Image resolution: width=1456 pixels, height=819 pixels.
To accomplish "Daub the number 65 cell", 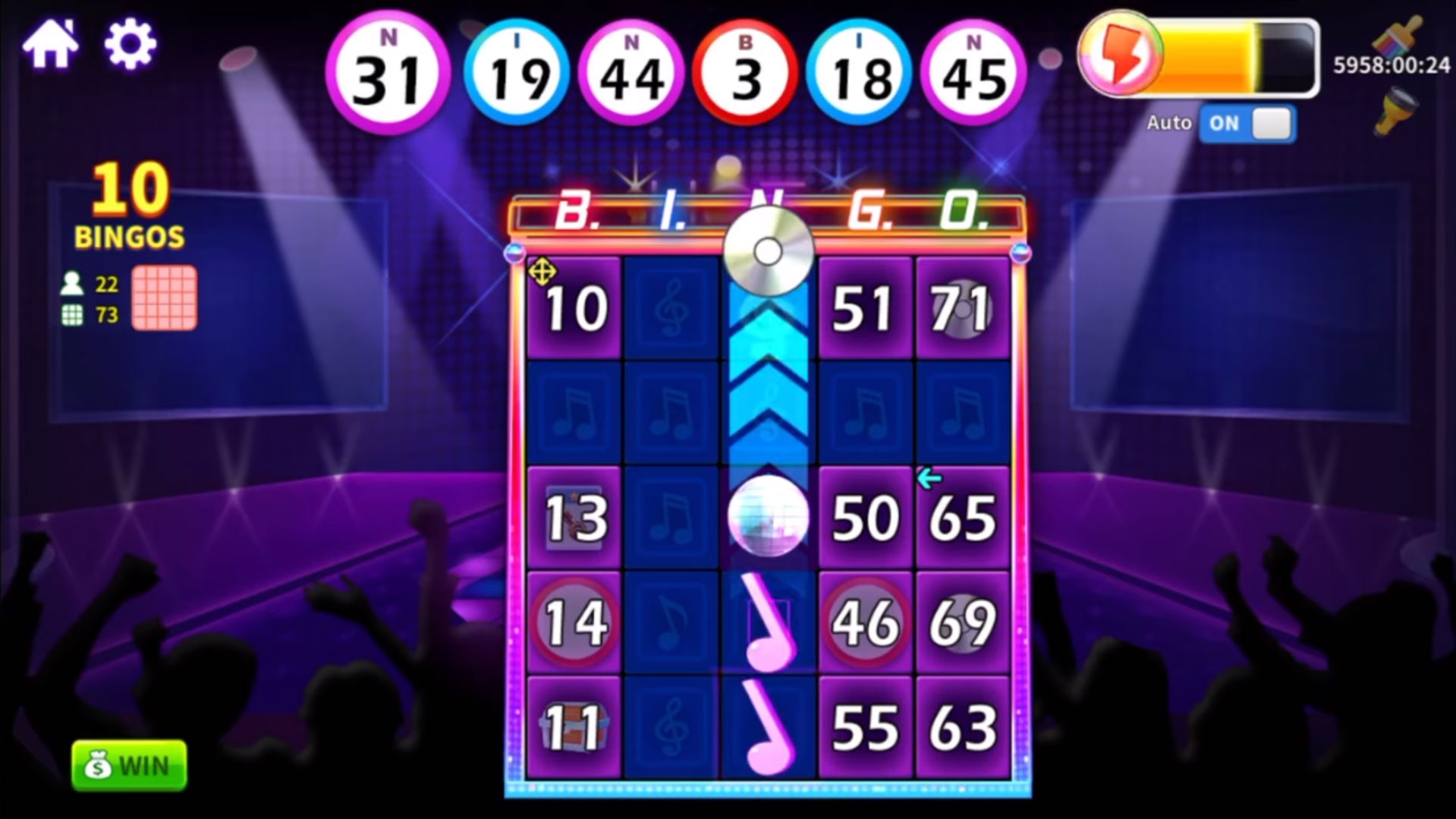I will click(x=962, y=518).
